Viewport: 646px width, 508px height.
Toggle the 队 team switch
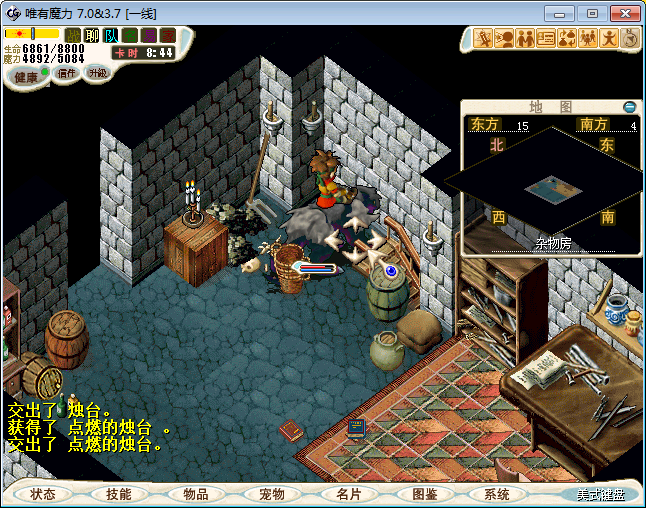tap(111, 35)
